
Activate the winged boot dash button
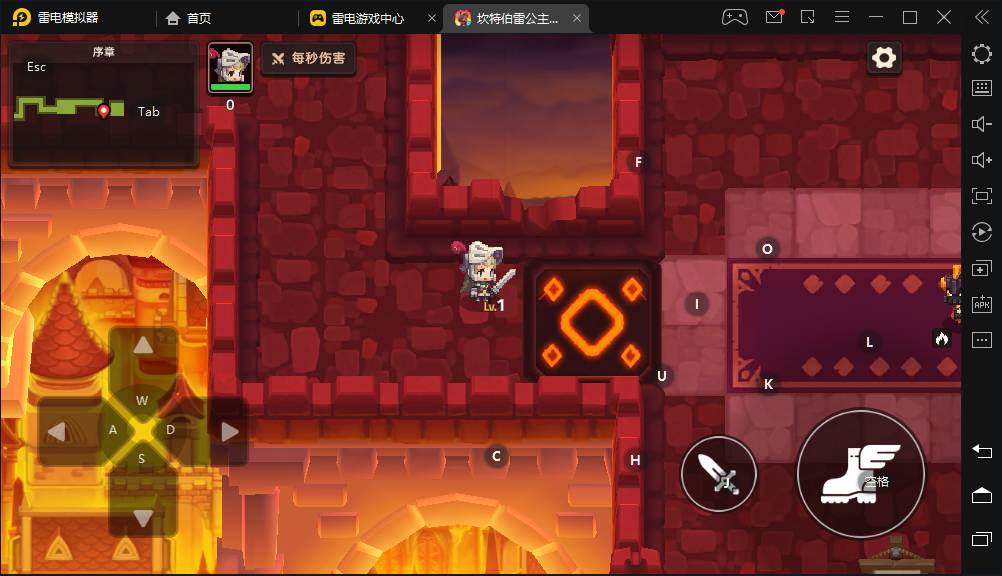click(860, 473)
